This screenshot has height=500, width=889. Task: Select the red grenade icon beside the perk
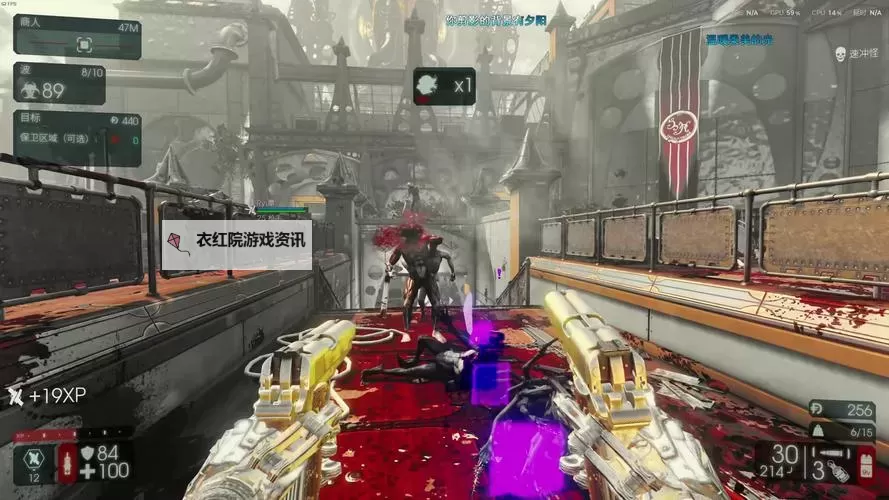coord(68,464)
